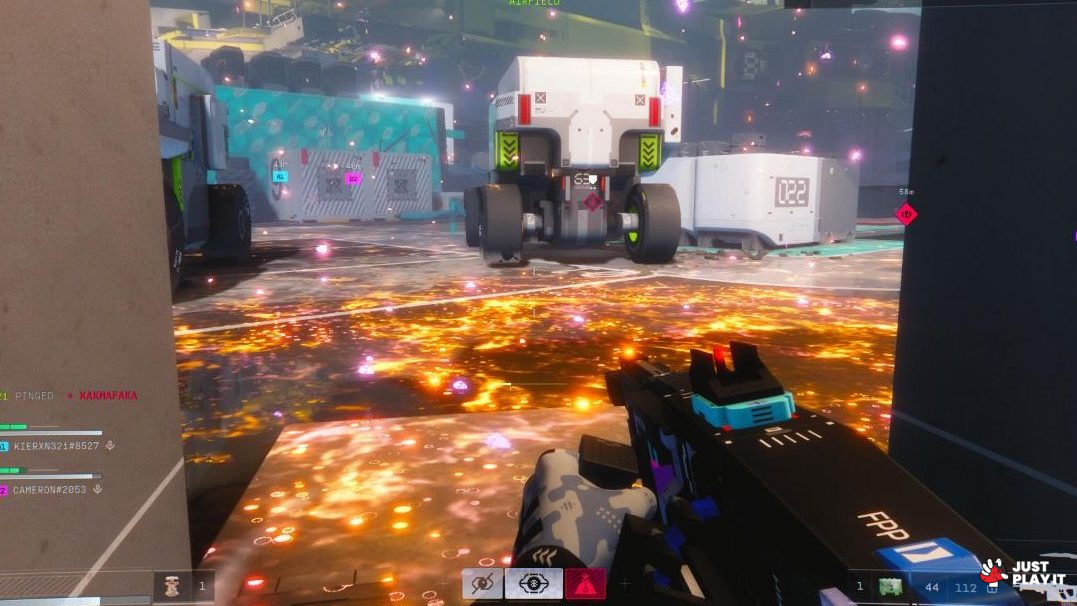Trigger the red warning triangle ability

point(585,583)
